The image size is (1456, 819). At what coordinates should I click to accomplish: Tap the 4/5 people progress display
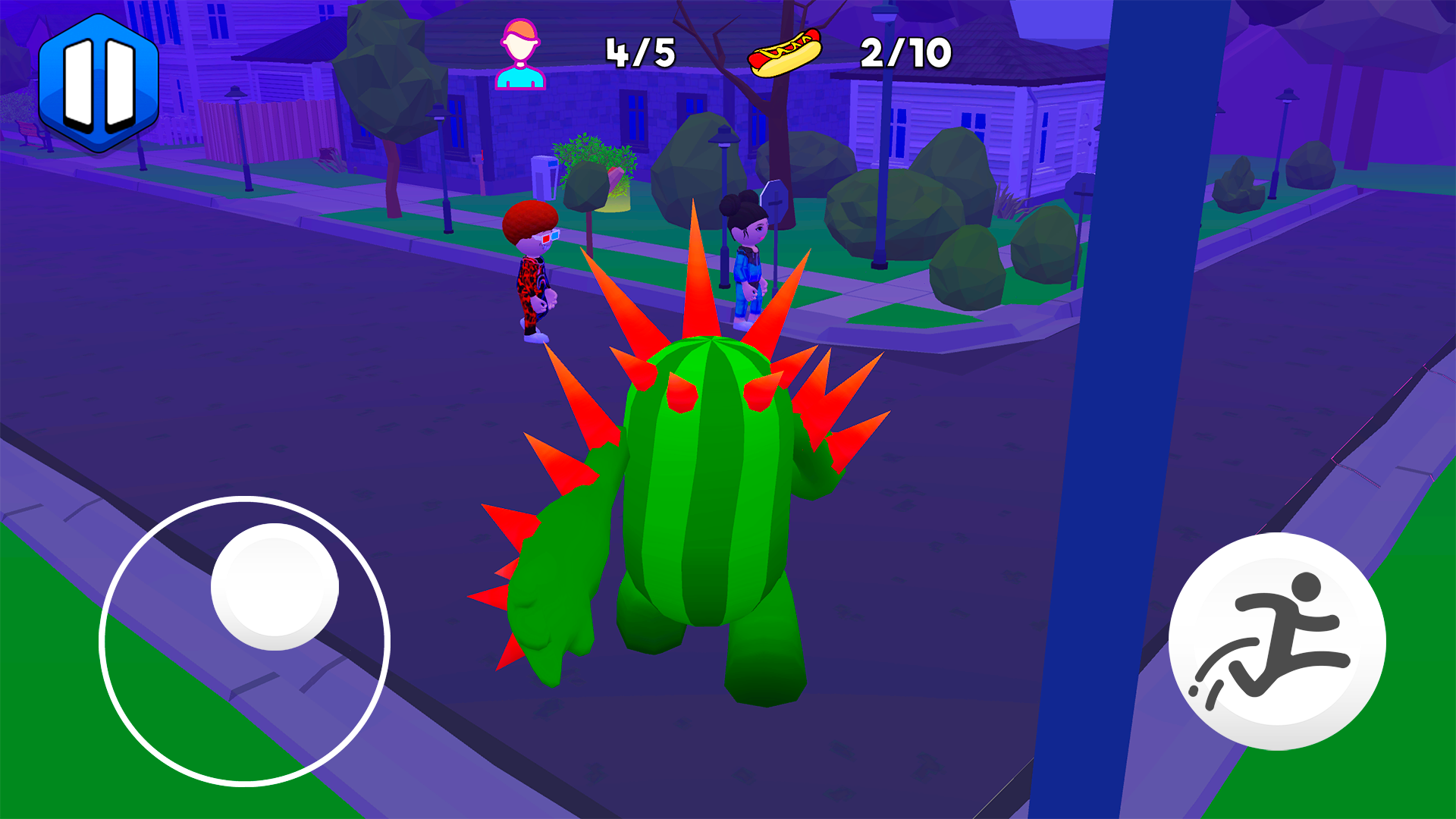pos(641,52)
